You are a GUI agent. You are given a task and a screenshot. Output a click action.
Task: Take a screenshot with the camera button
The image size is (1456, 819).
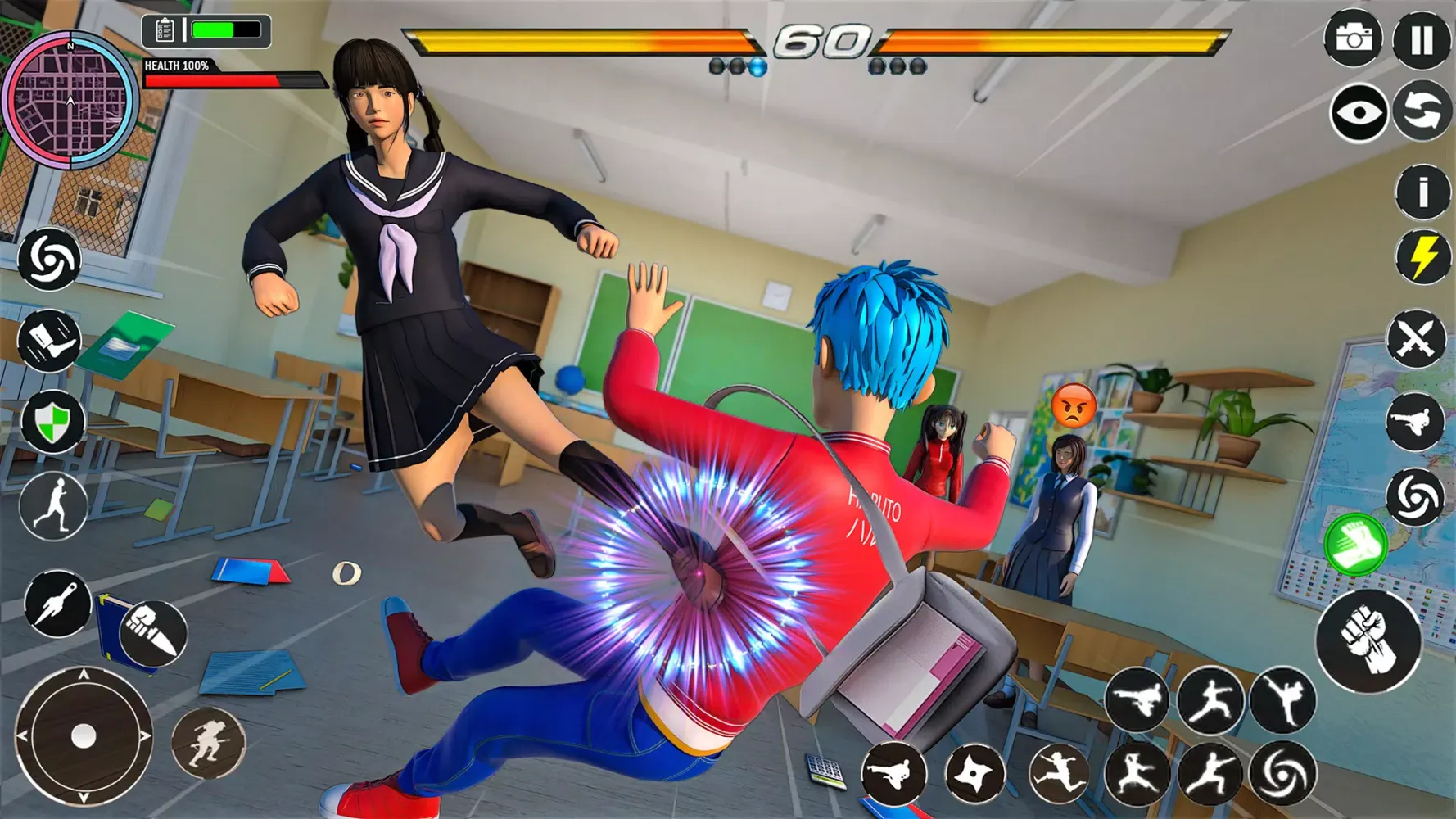[x=1353, y=38]
